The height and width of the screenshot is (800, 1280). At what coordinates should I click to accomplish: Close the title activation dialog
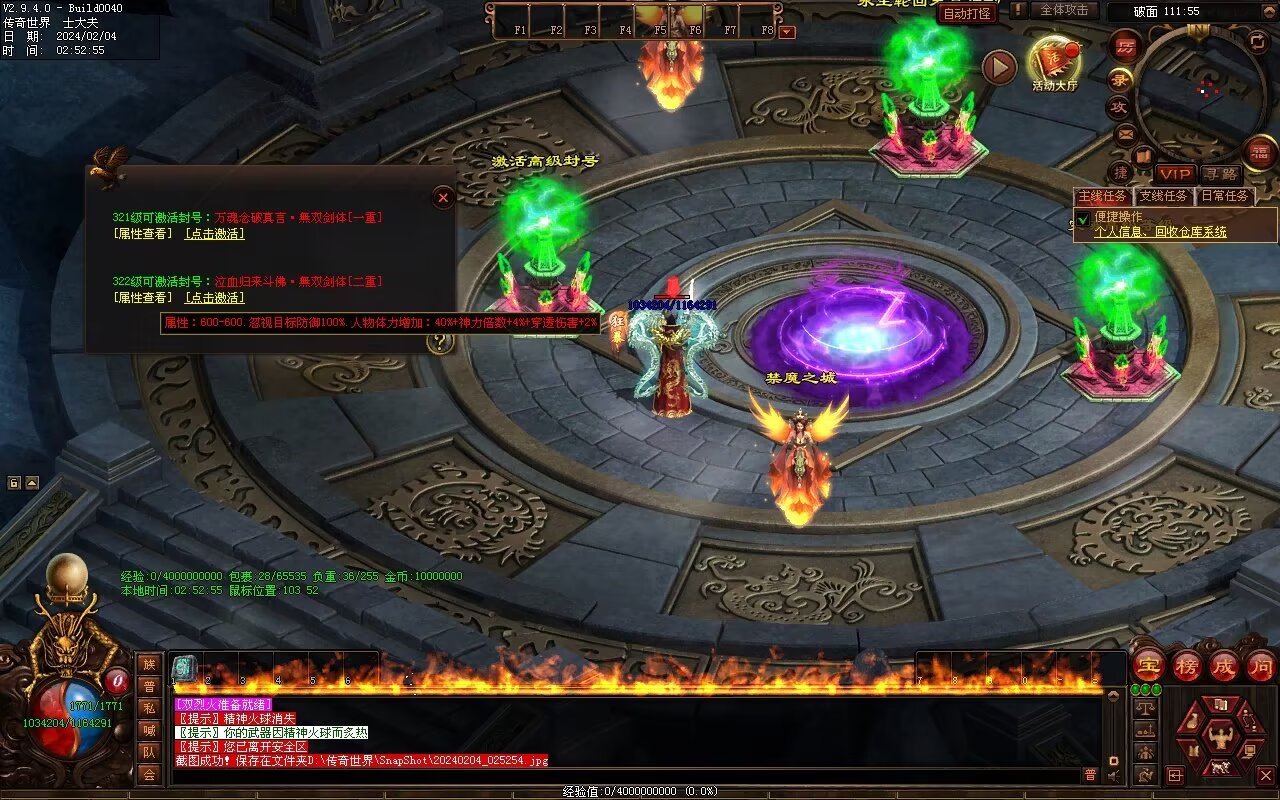pyautogui.click(x=443, y=198)
